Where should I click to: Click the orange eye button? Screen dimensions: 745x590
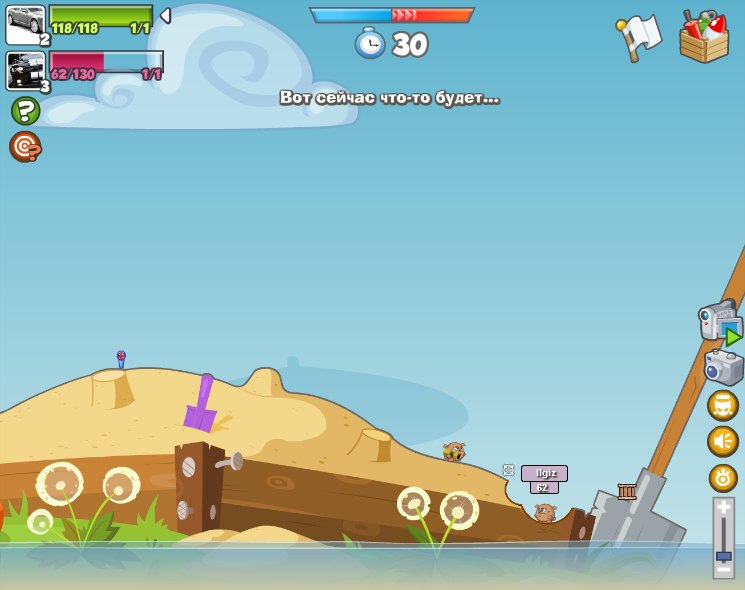click(723, 477)
